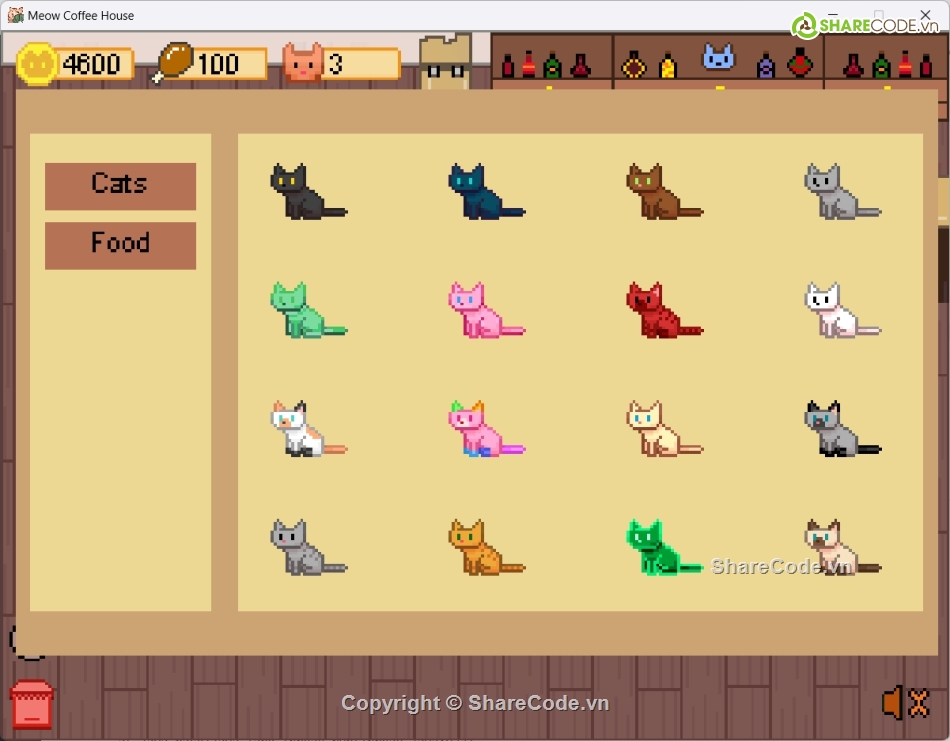Close the Meow Coffee House window
950x741 pixels.
coord(925,15)
